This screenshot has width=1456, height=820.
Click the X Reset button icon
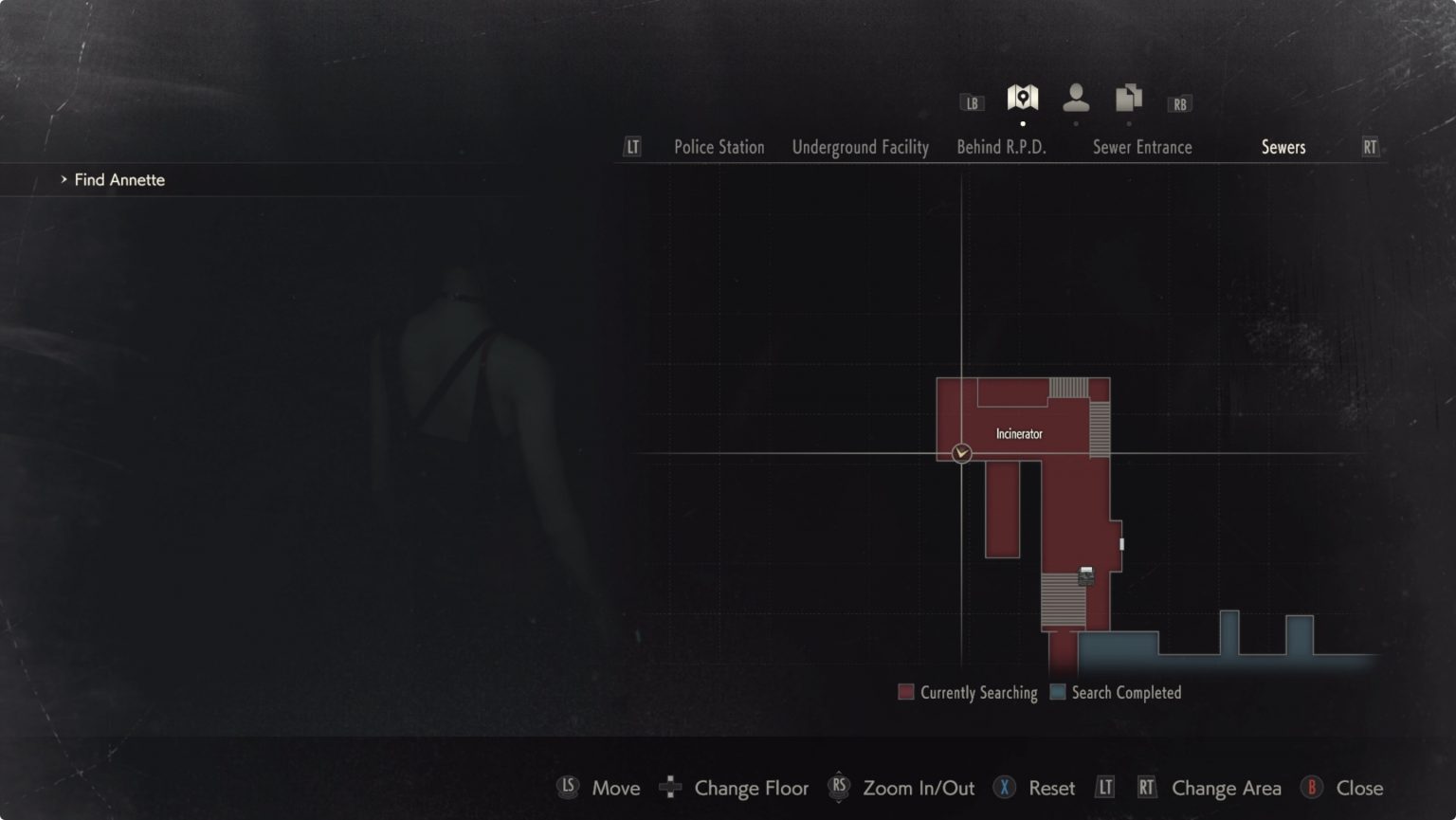click(1003, 788)
